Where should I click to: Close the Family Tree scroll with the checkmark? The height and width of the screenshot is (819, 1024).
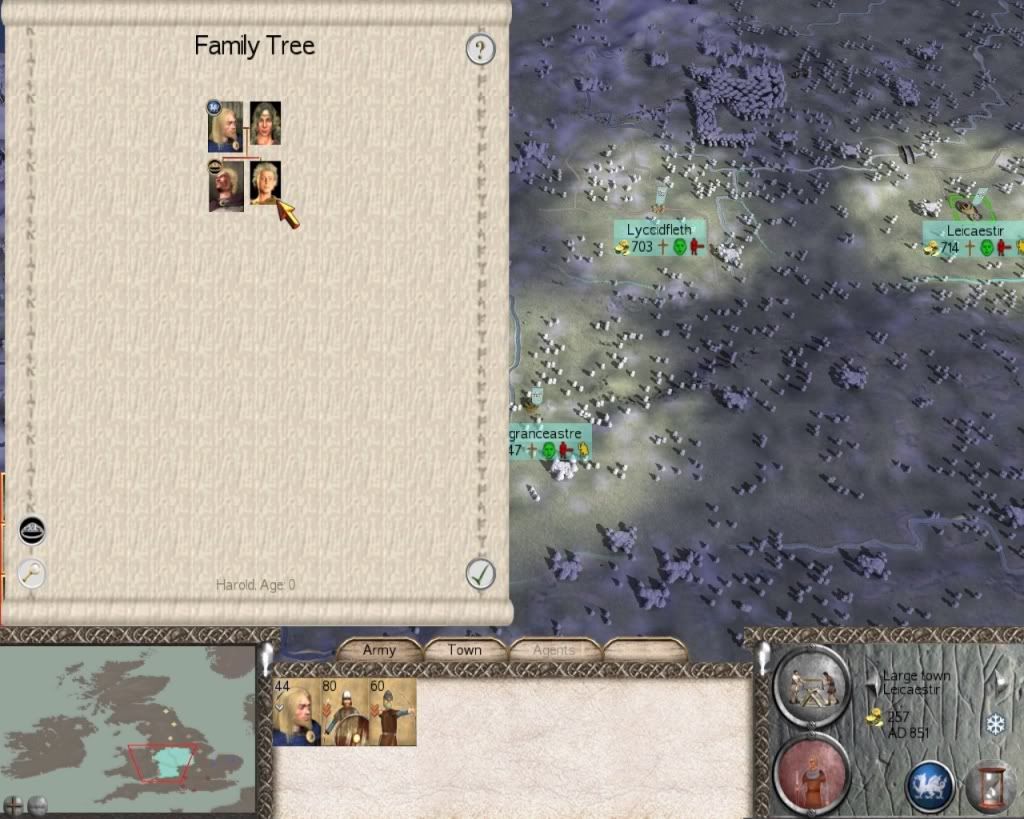pyautogui.click(x=481, y=574)
